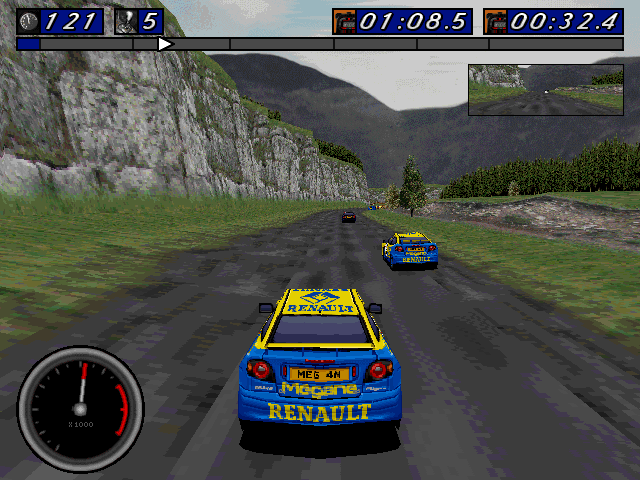Click the car icon beside the 00:32.4 timer
Screen dimensions: 640x480
click(x=496, y=21)
